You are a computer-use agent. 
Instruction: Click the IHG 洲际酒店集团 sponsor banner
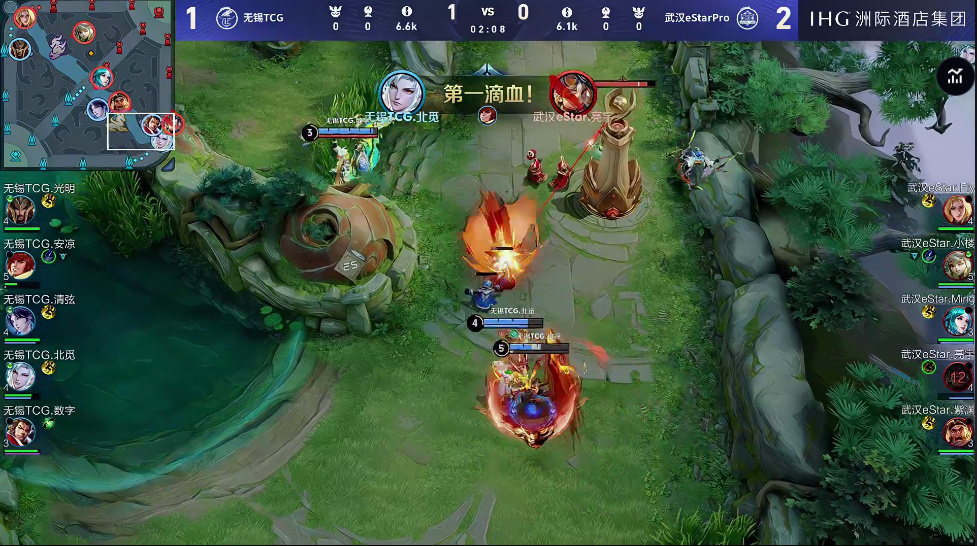pos(887,18)
